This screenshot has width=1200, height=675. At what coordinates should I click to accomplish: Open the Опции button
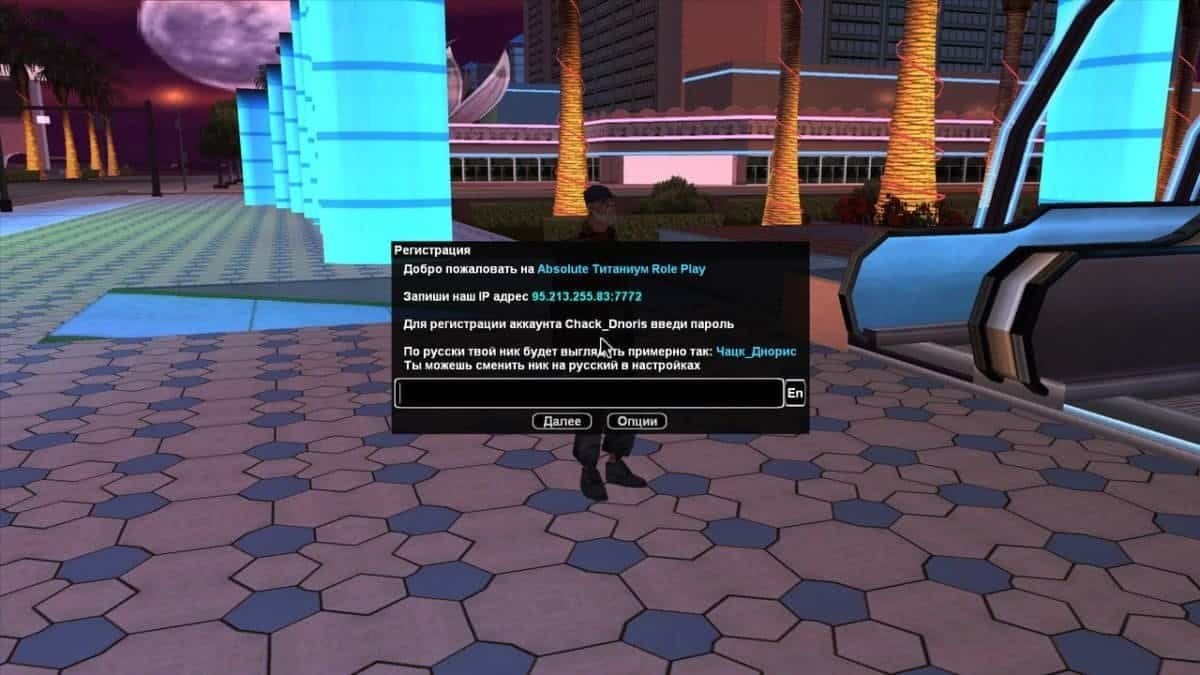(x=637, y=422)
